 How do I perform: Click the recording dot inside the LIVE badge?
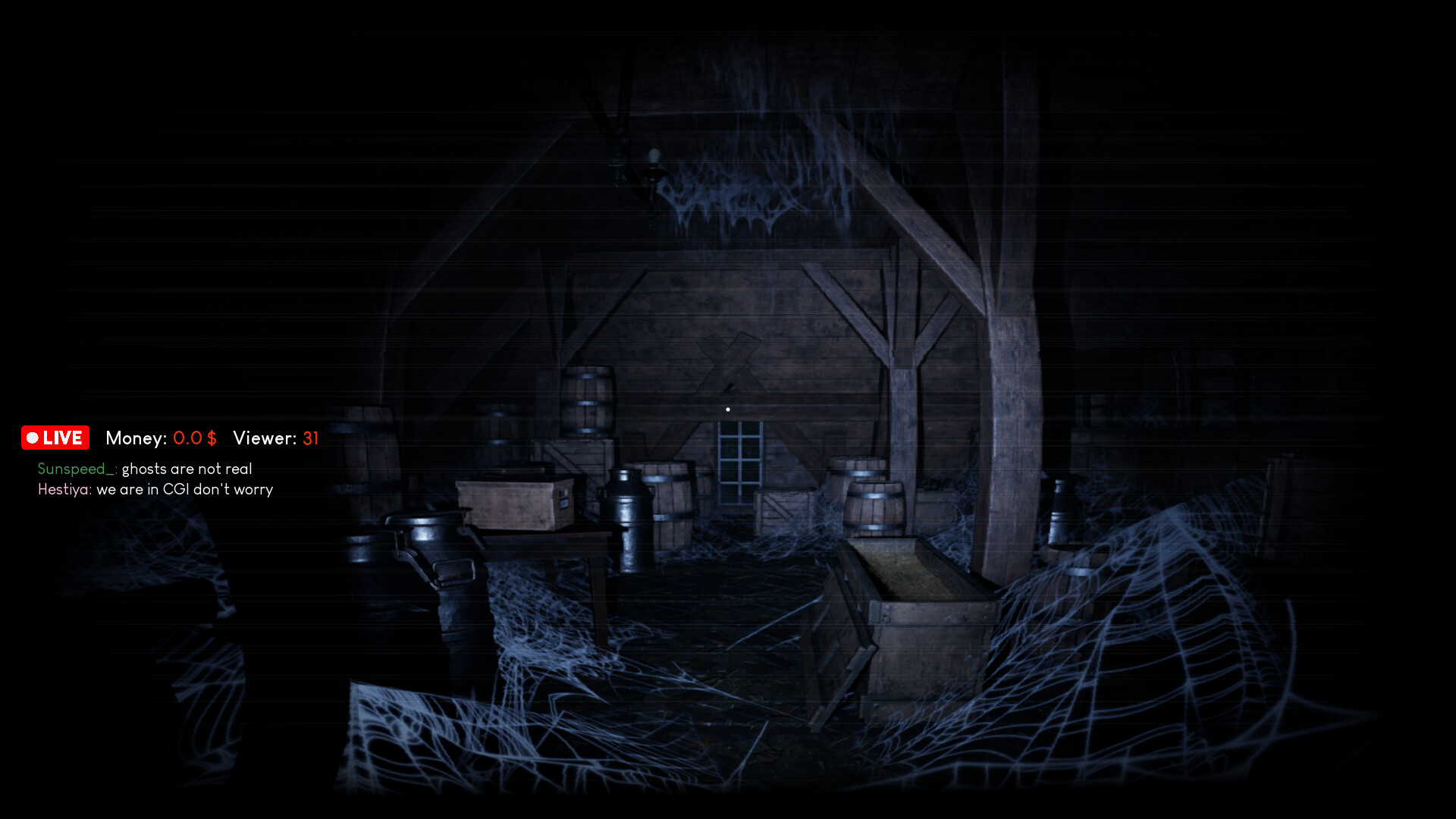[x=33, y=438]
